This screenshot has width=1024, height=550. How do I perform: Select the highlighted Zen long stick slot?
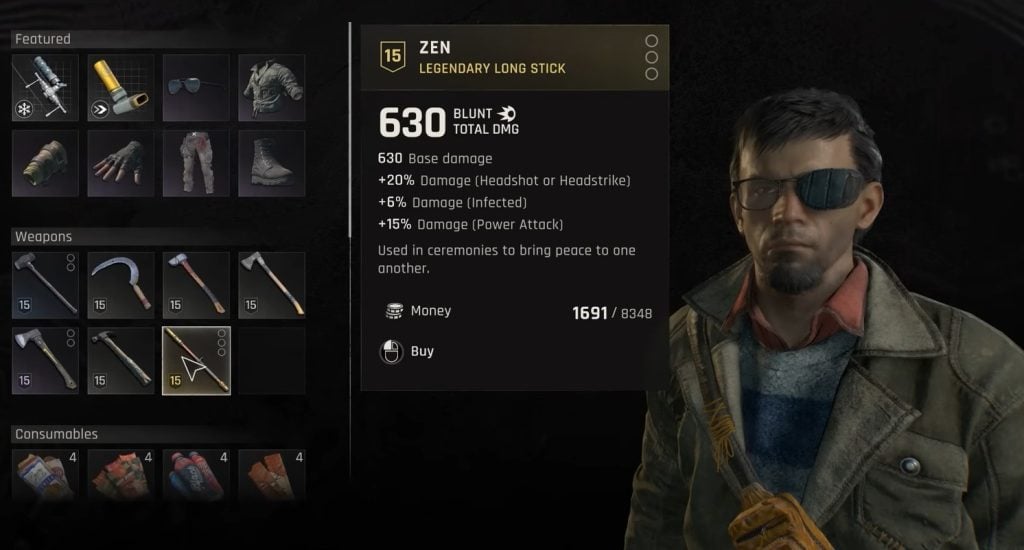[x=196, y=360]
